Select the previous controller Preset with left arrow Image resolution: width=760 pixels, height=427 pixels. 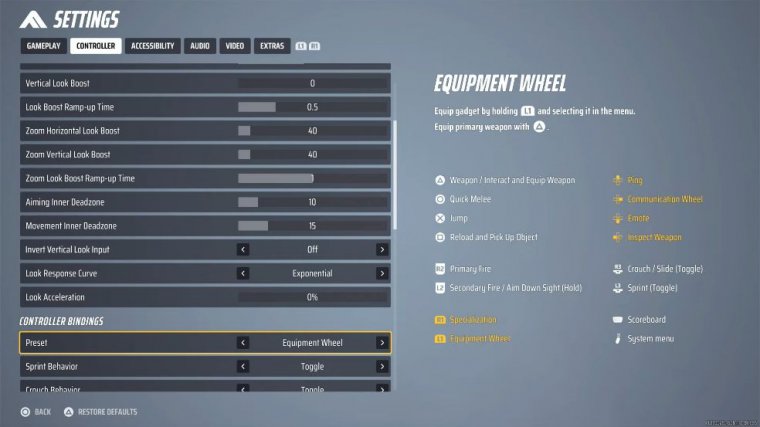coord(243,343)
